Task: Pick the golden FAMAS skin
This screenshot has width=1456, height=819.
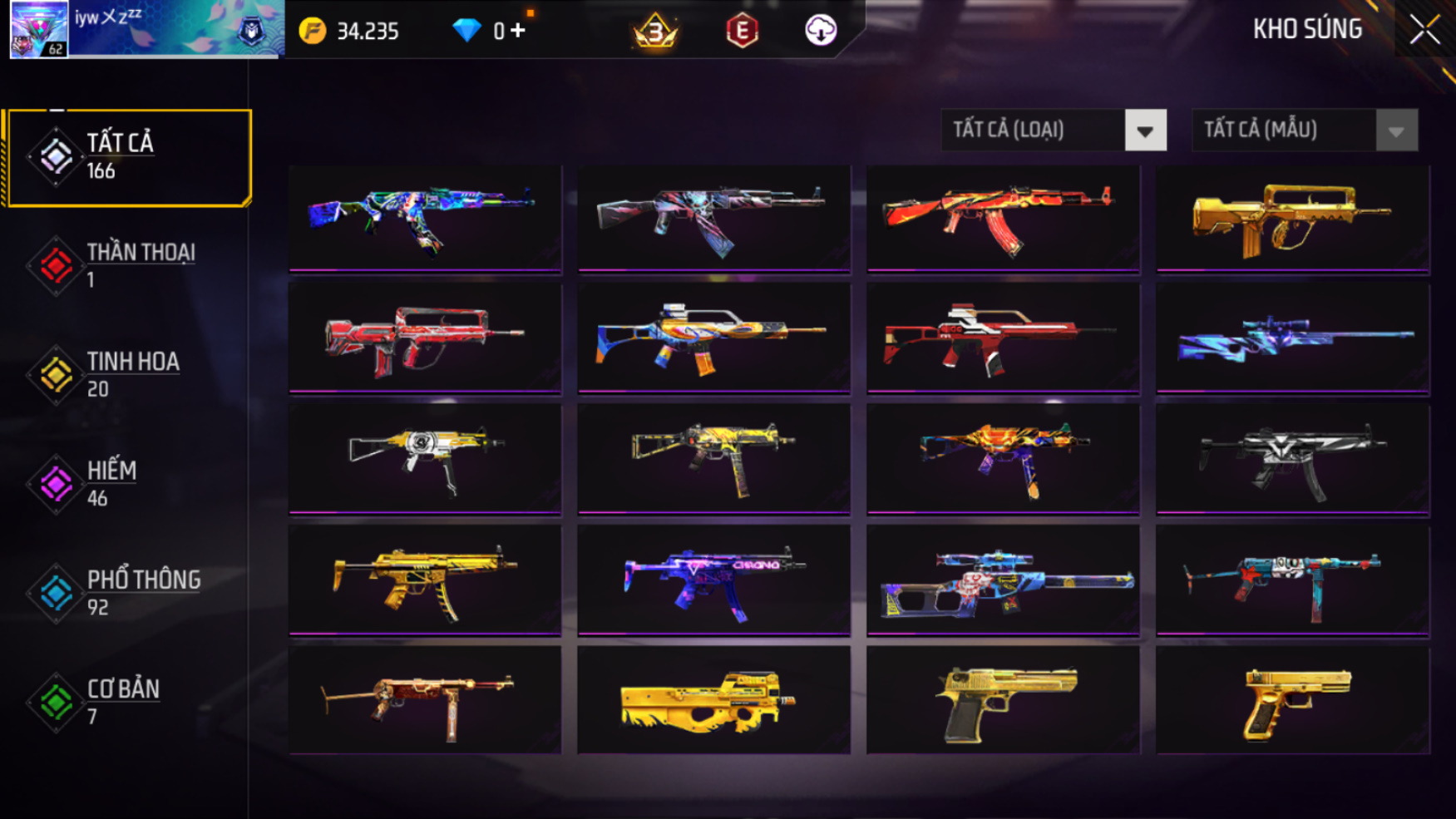Action: point(1292,219)
